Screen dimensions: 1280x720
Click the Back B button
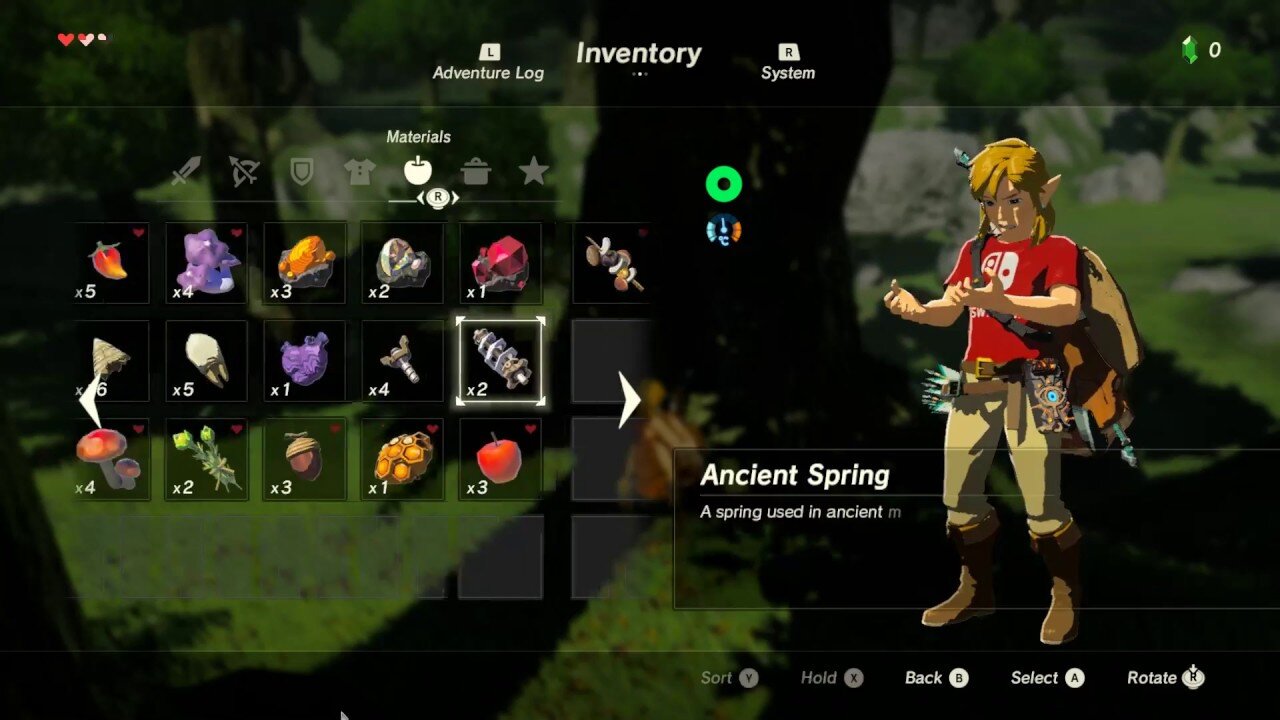[x=936, y=677]
